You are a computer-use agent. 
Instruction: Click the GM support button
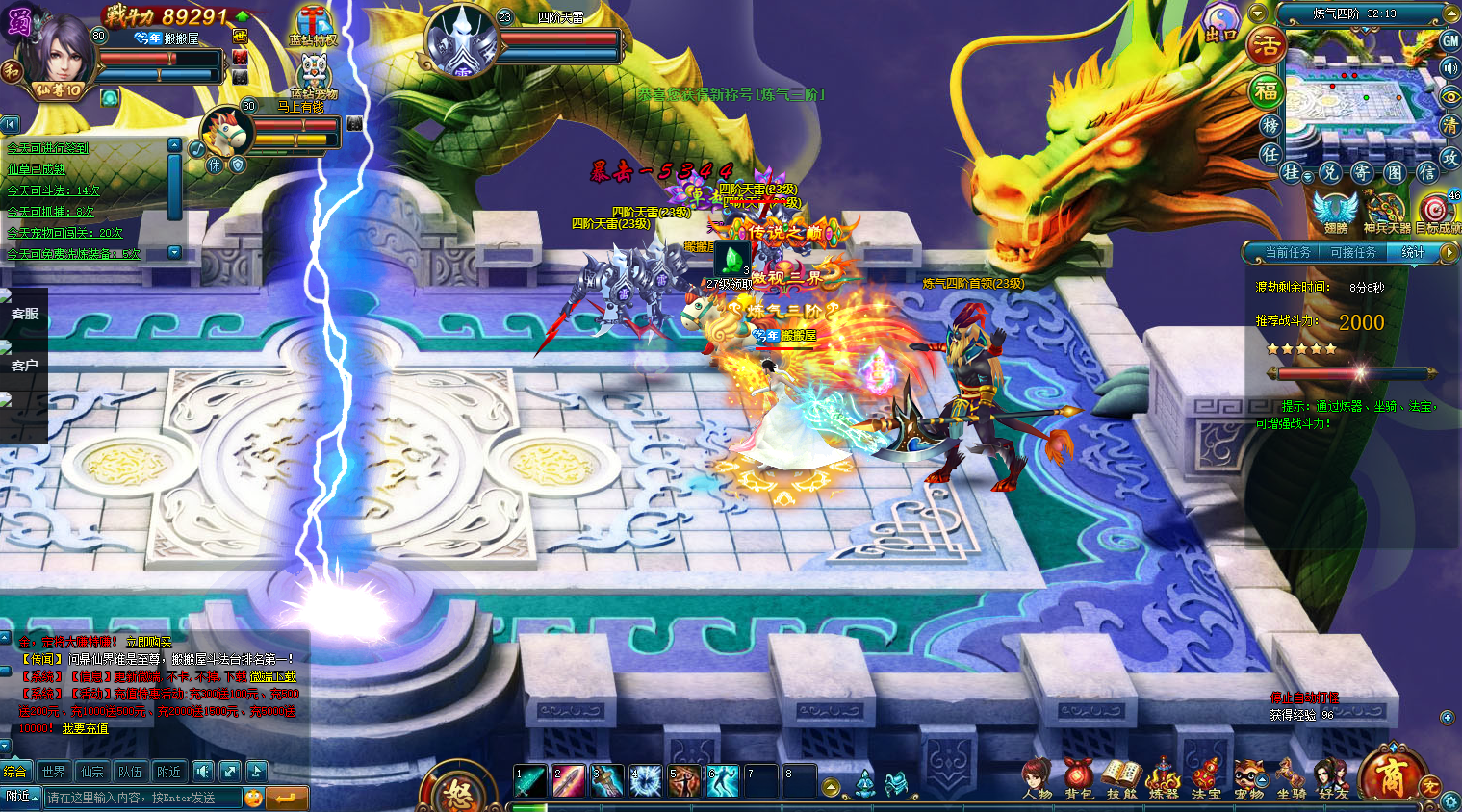[1450, 40]
